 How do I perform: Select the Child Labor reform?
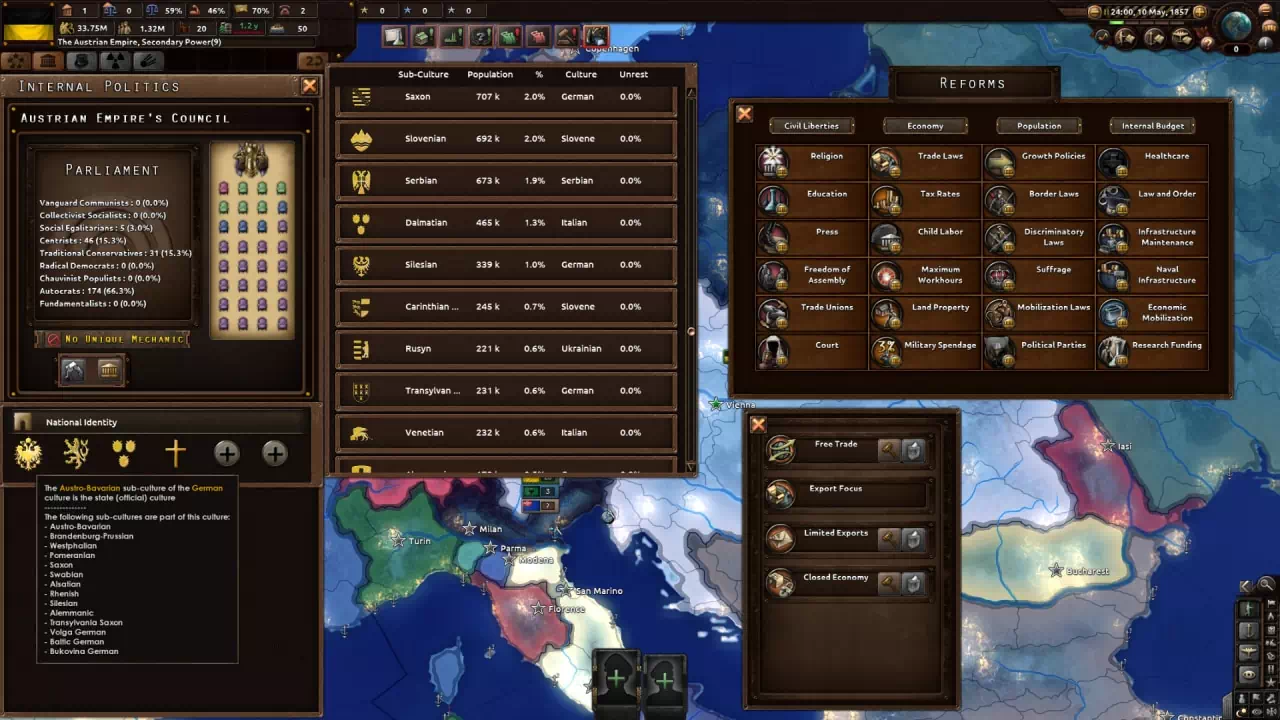coord(925,237)
